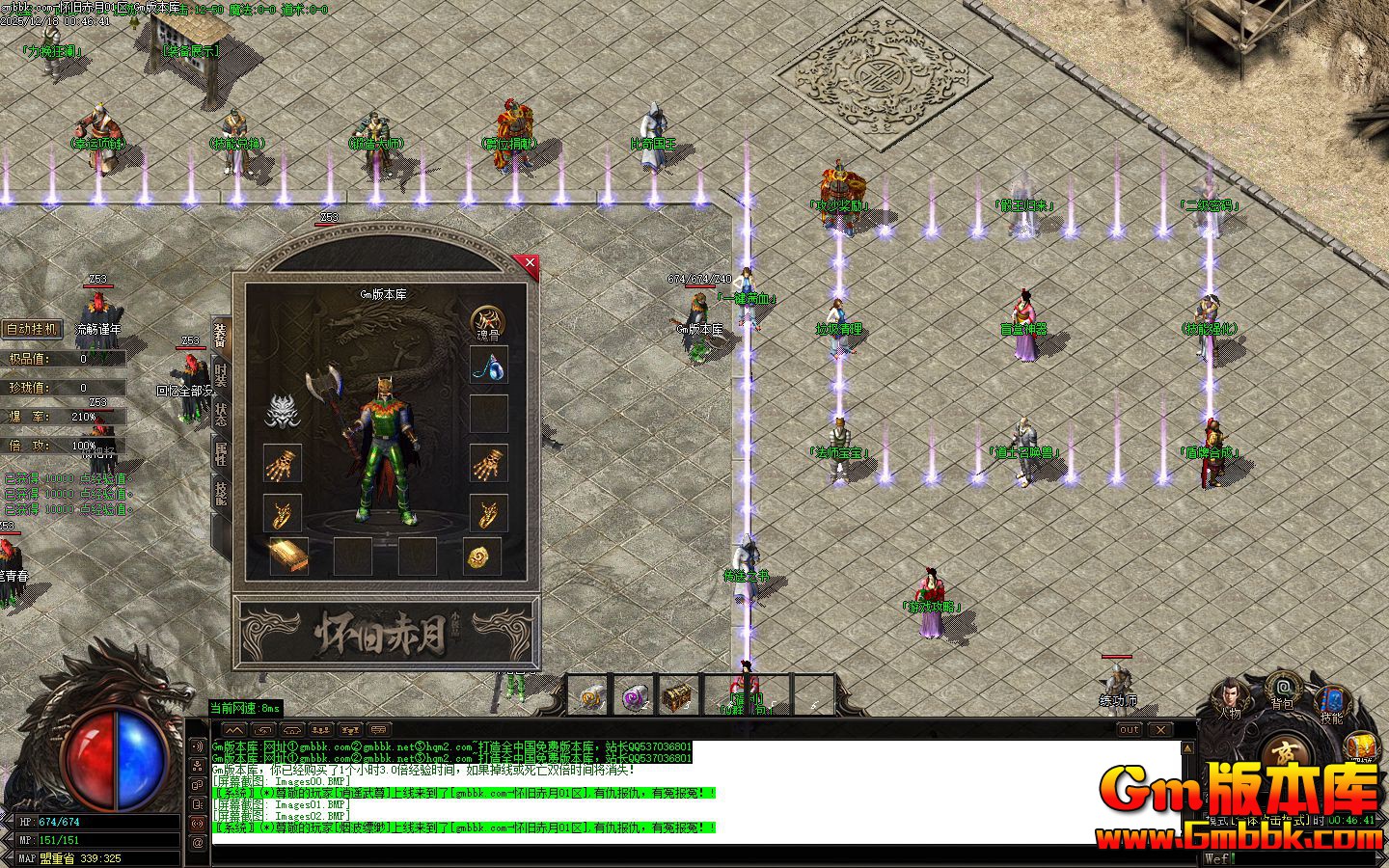Show the 属性 (attributes) tab
The height and width of the screenshot is (868, 1389).
(221, 454)
